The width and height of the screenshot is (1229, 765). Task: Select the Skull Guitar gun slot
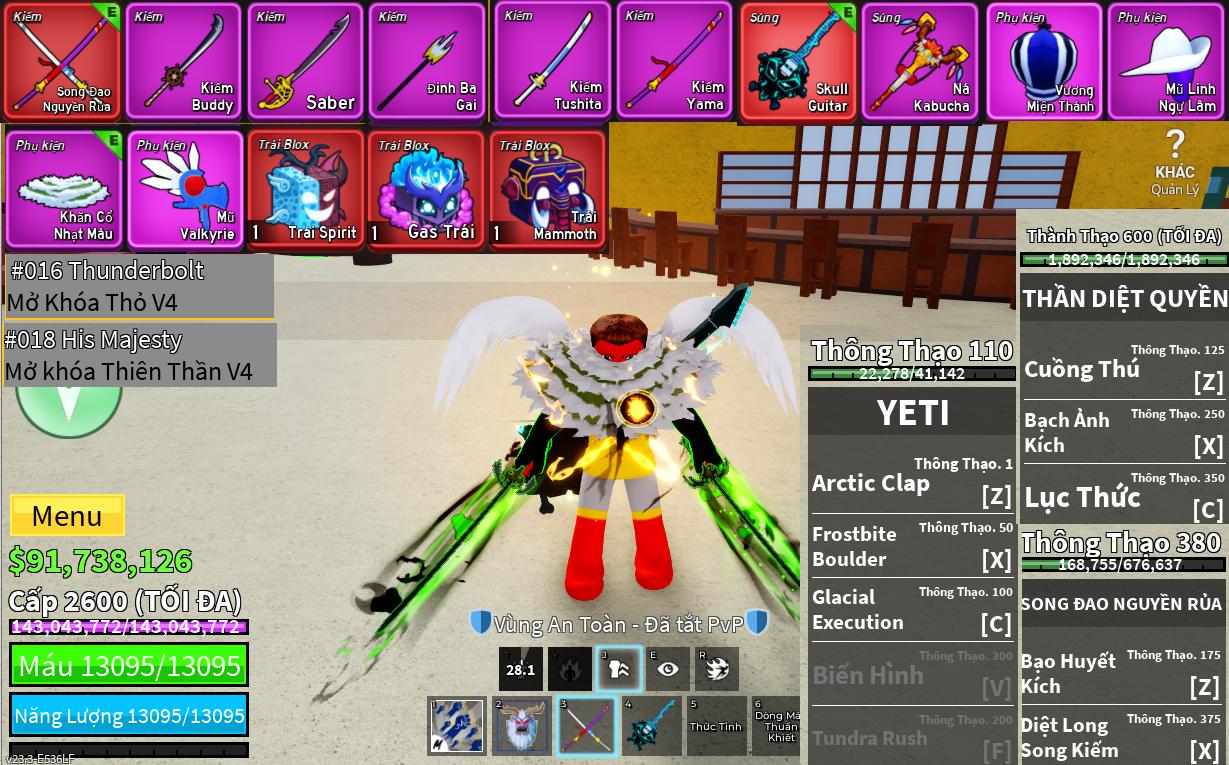[x=798, y=62]
